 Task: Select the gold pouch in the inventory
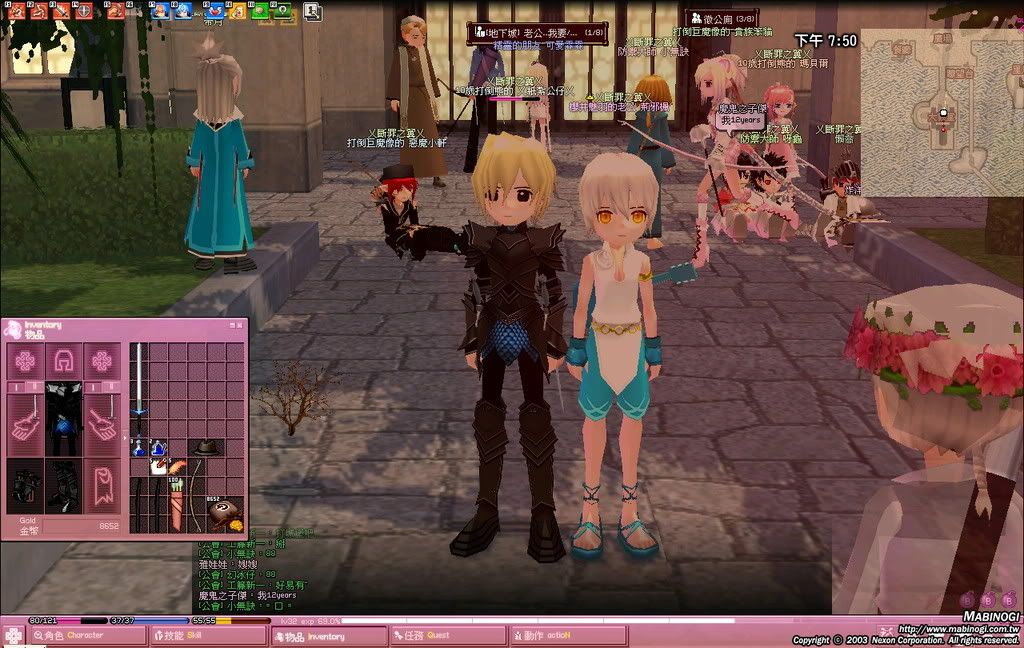[224, 512]
